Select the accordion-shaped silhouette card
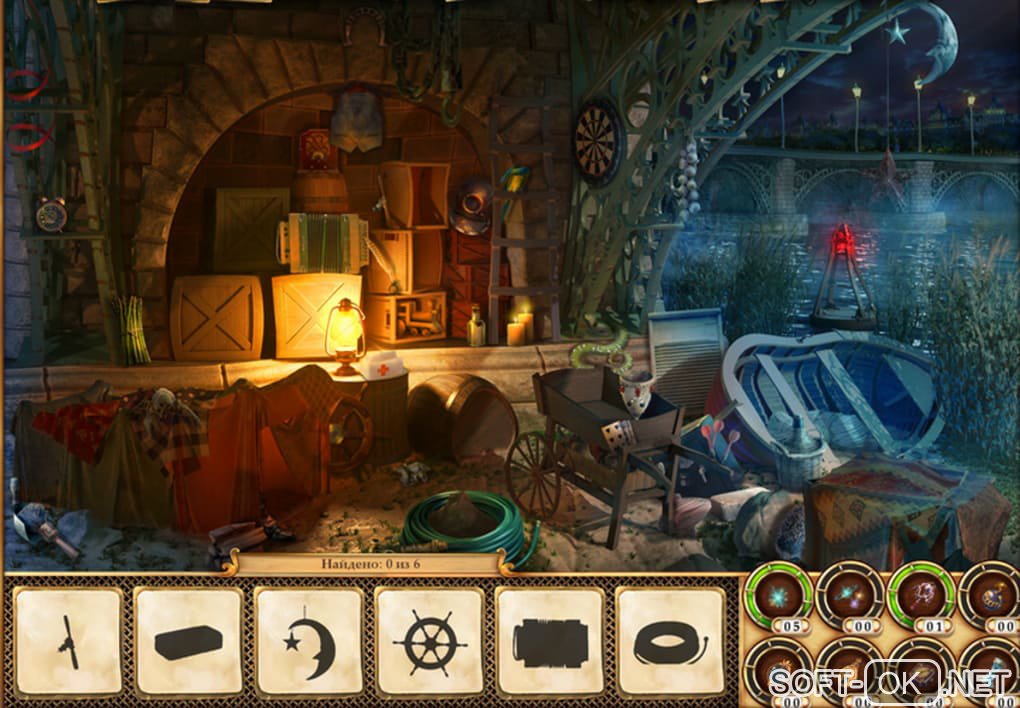 tap(549, 641)
